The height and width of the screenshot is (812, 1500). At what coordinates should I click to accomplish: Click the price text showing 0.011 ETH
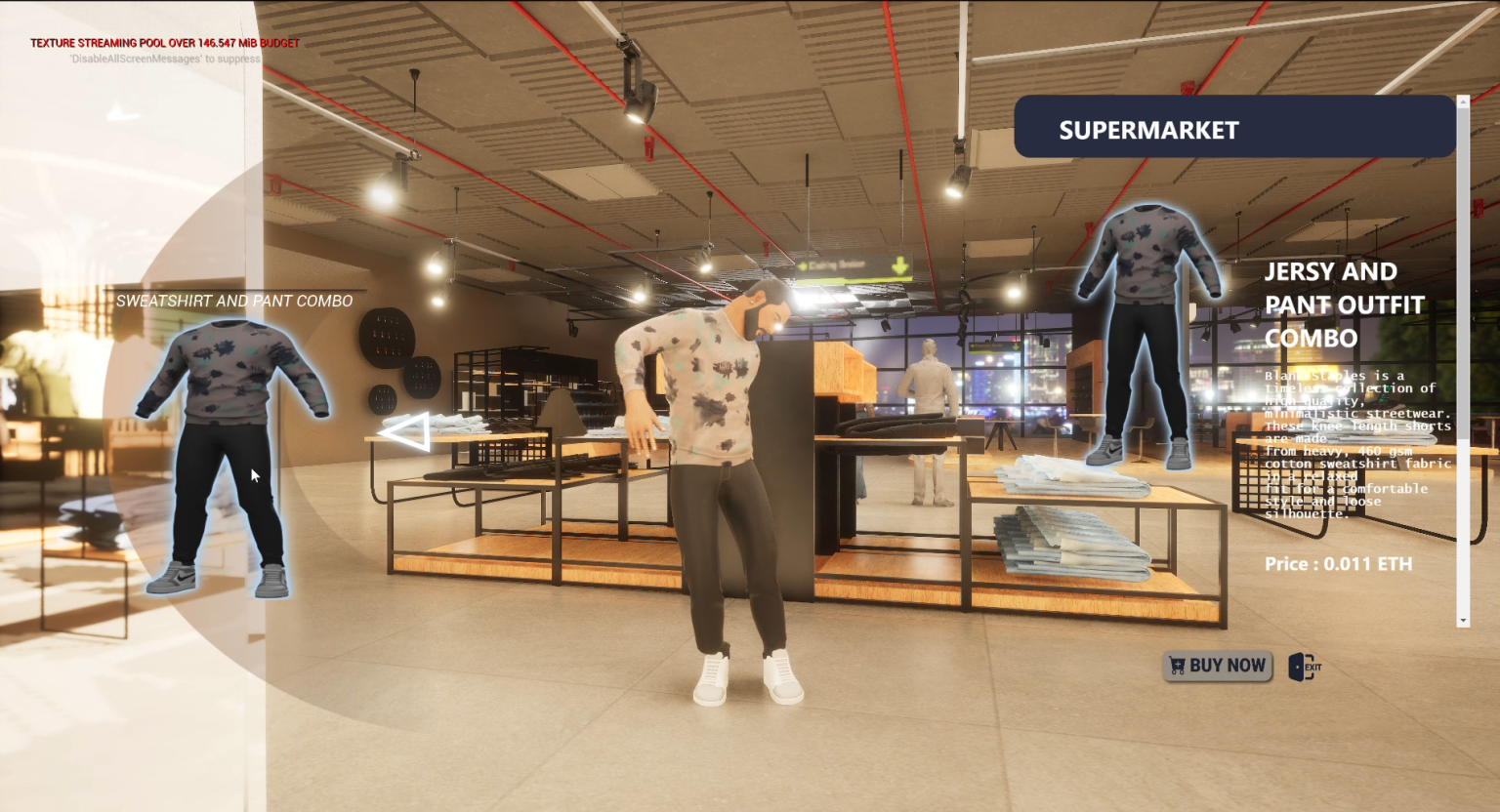point(1338,564)
